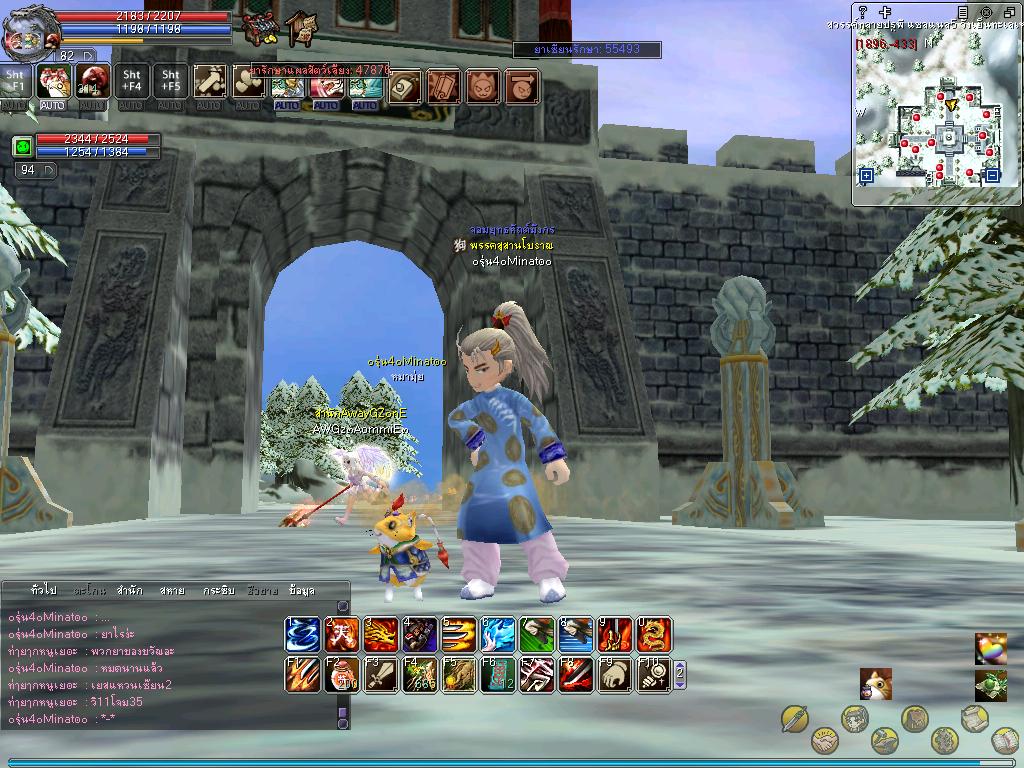The height and width of the screenshot is (768, 1024).
Task: Switch the hotbar page number
Action: pos(680,675)
